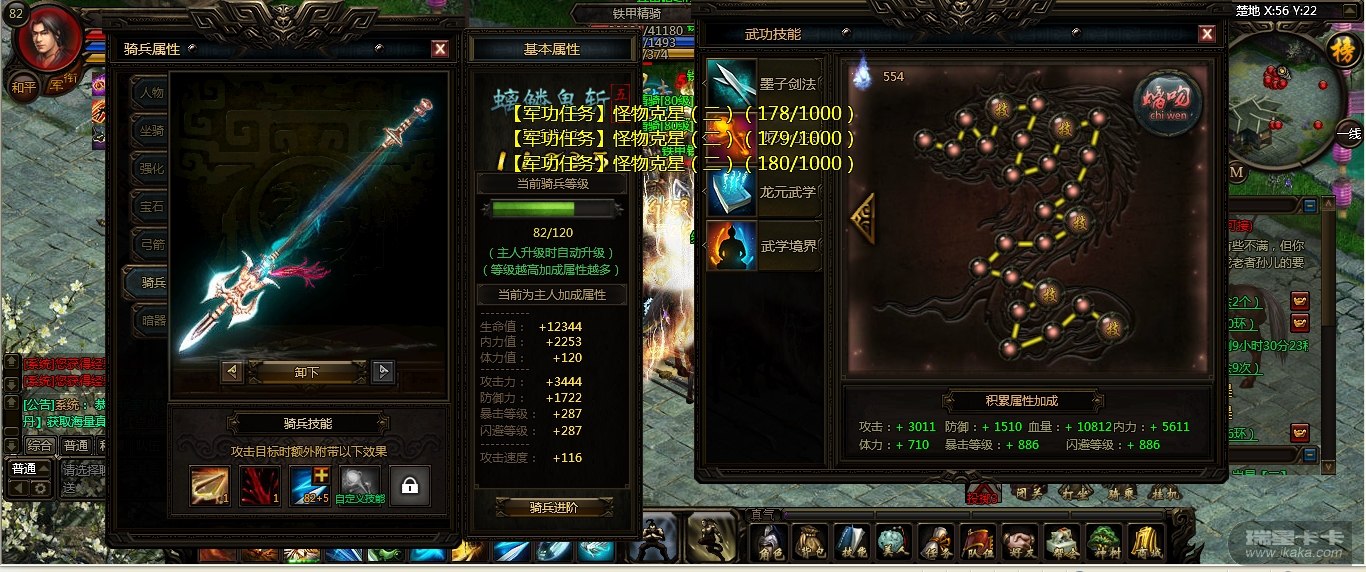Viewport: 1366px width, 572px height.
Task: Switch chat to the 综合 tab
Action: click(40, 446)
